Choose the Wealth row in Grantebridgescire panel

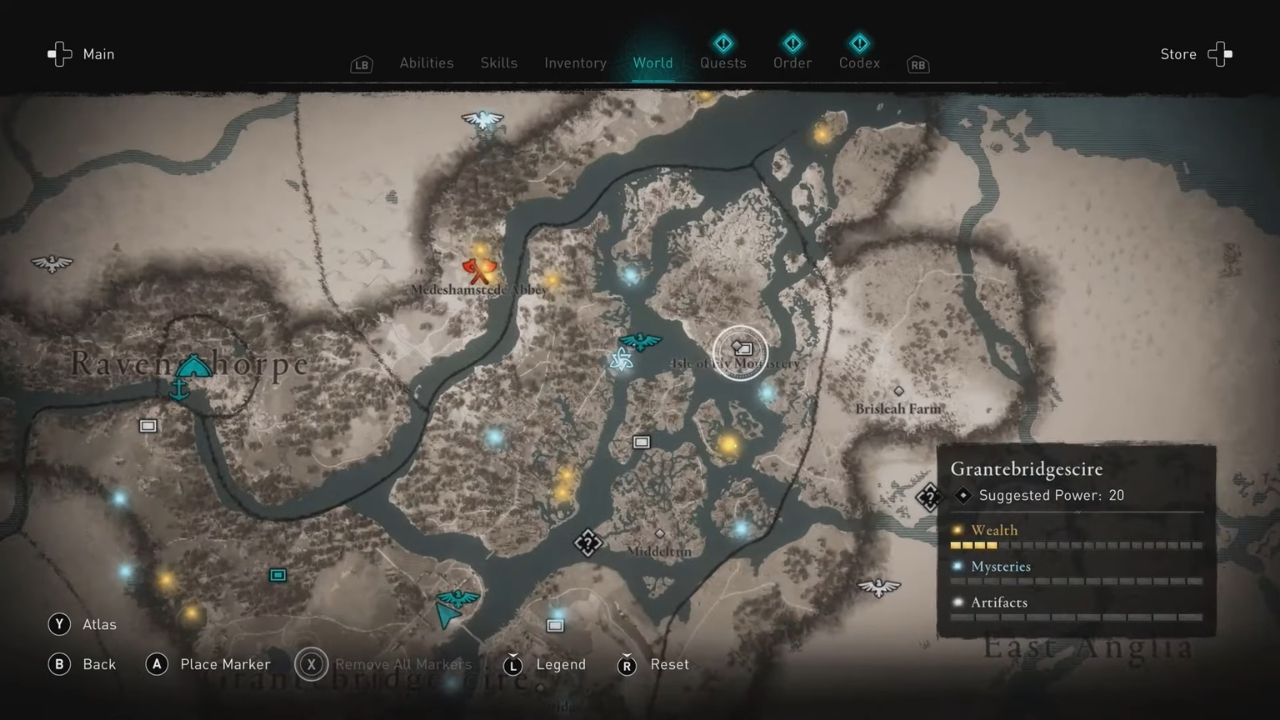1076,531
